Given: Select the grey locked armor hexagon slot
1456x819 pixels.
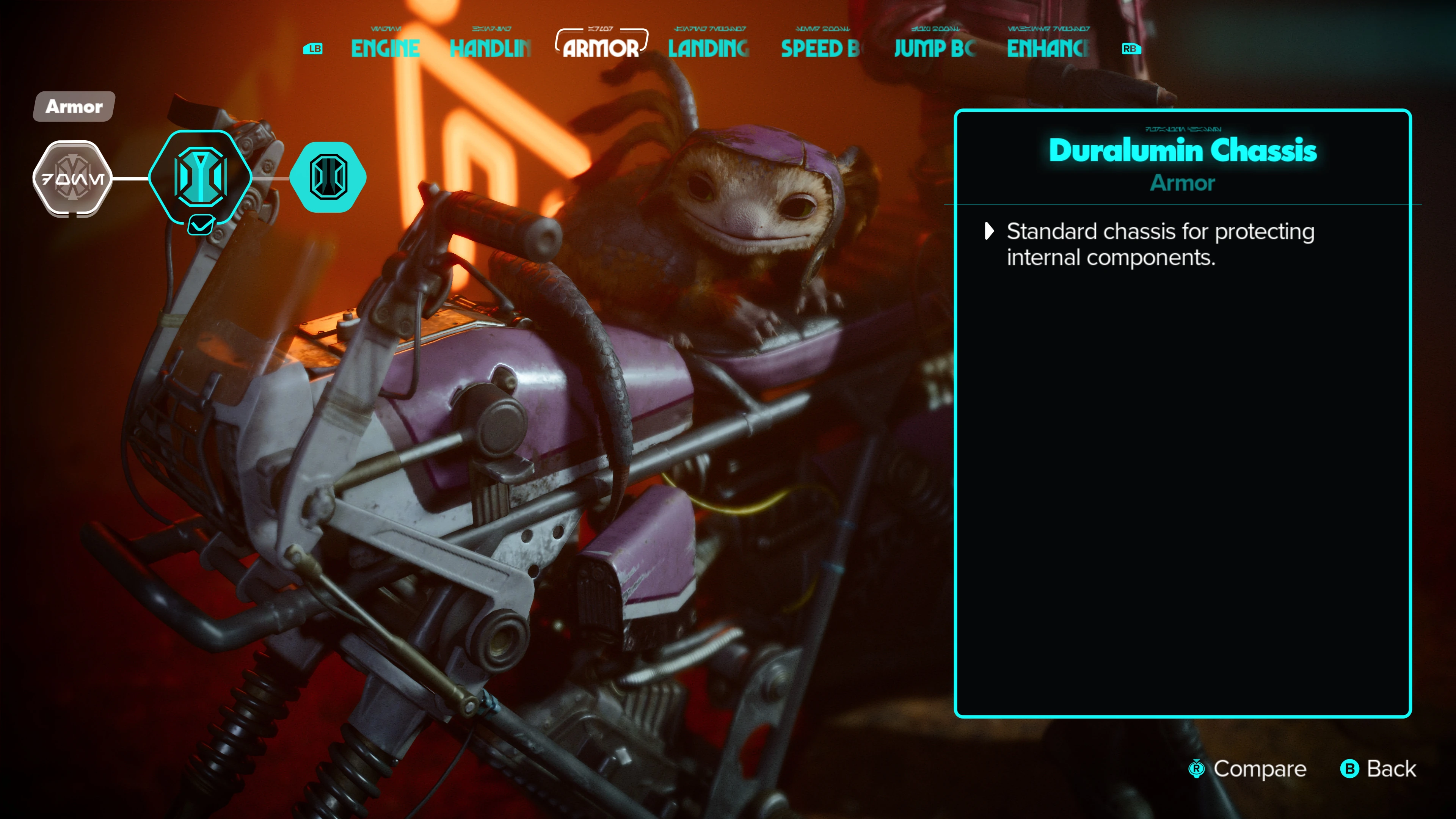Looking at the screenshot, I should [72, 179].
